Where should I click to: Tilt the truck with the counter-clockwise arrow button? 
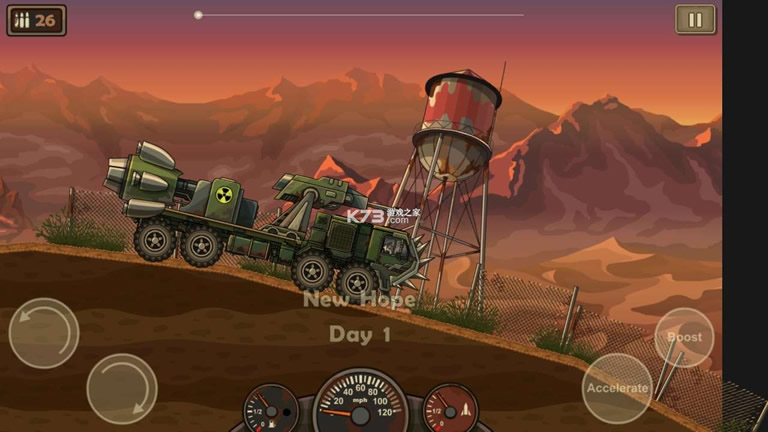[44, 333]
